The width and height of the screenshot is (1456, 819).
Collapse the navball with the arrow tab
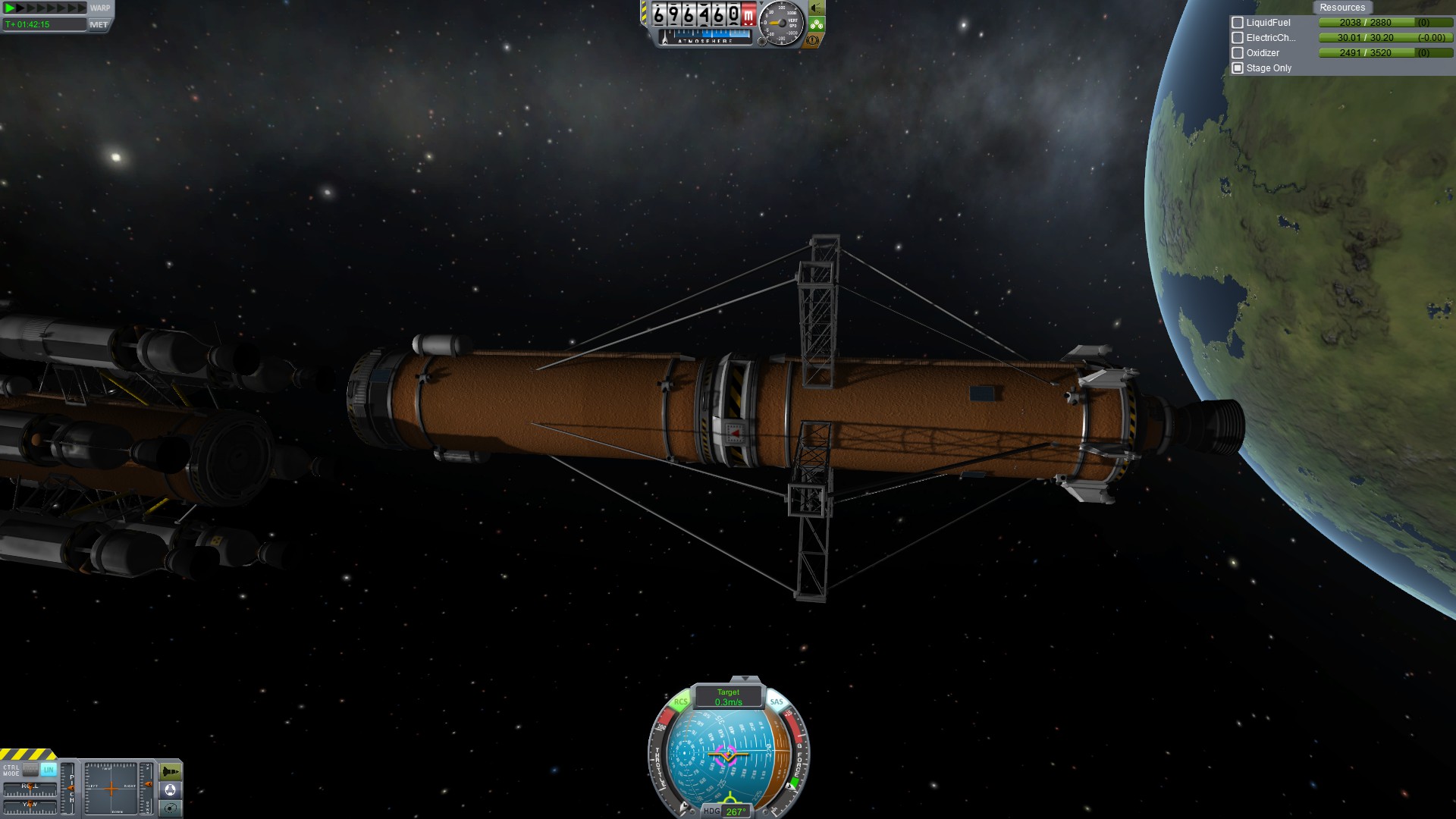(745, 679)
